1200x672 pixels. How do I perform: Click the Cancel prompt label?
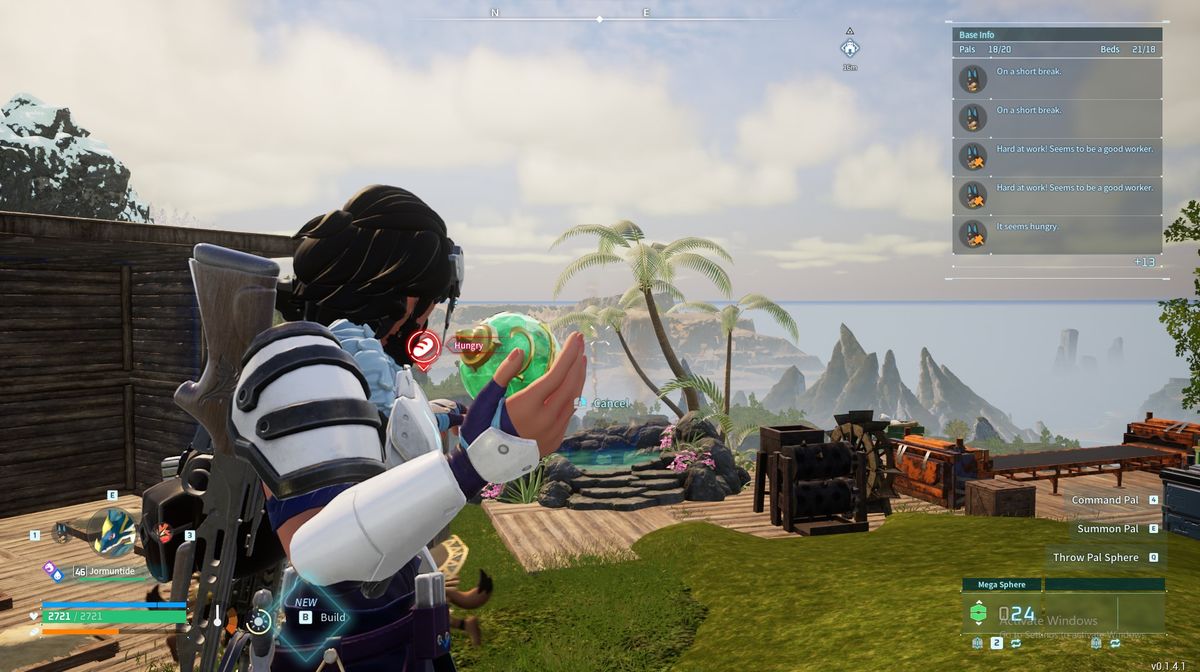pos(611,403)
